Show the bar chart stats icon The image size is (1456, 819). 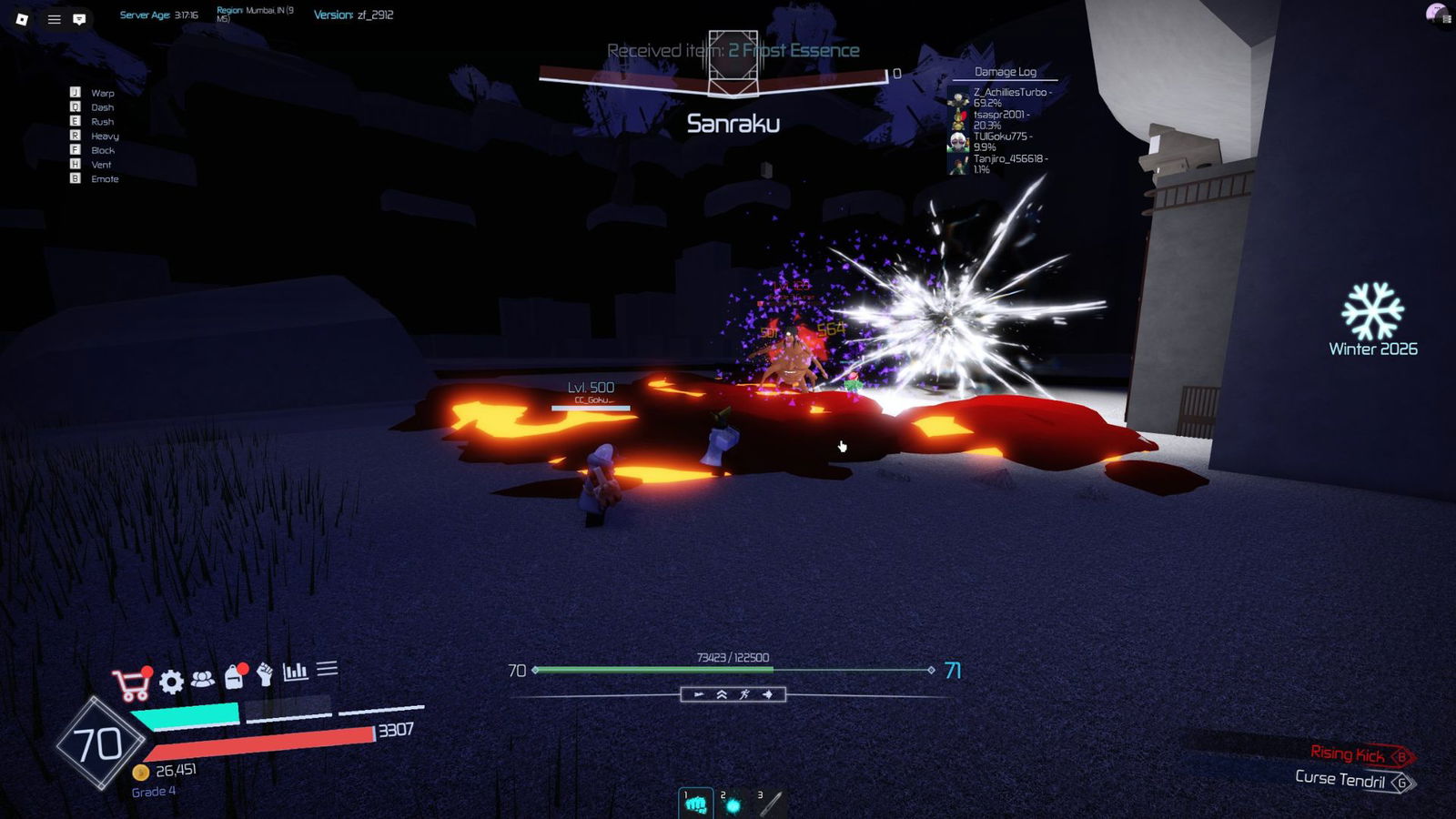coord(295,672)
